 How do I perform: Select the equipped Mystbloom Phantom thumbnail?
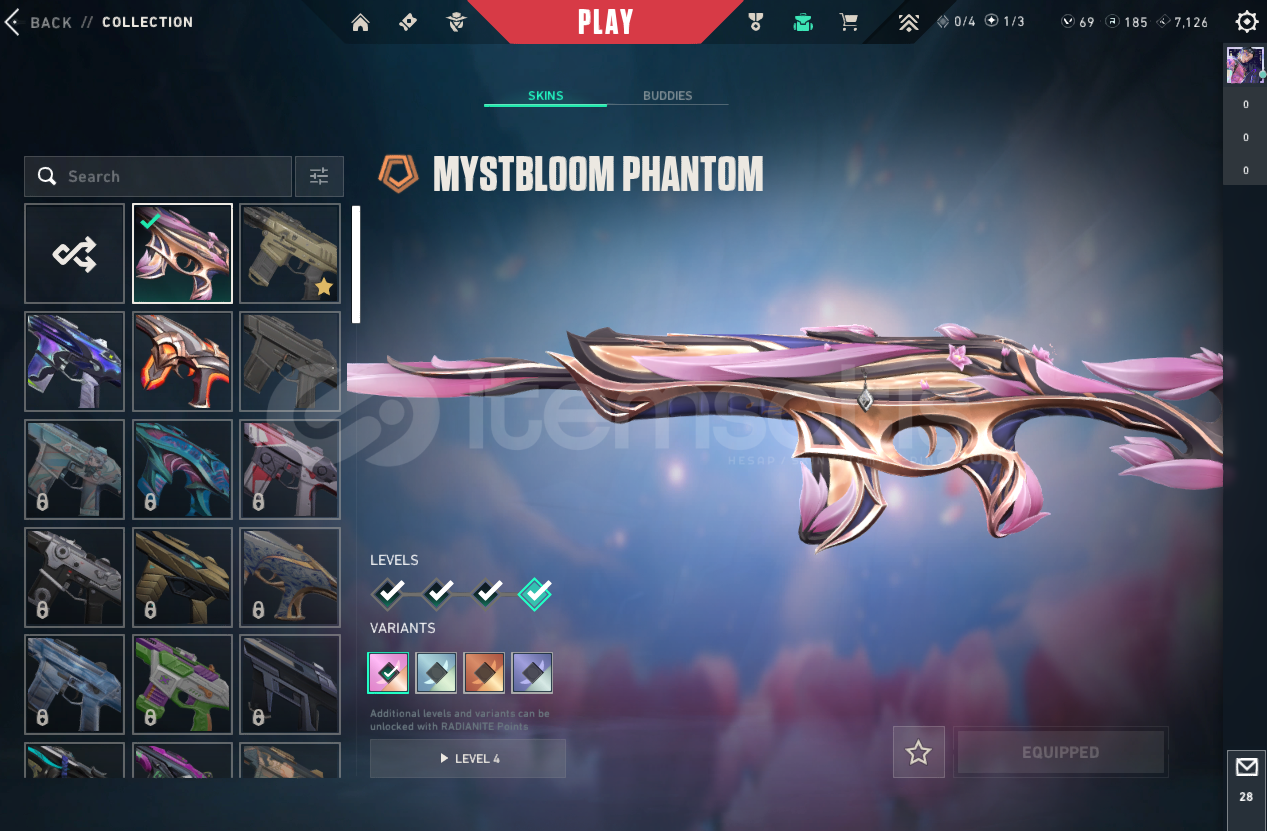(x=183, y=254)
